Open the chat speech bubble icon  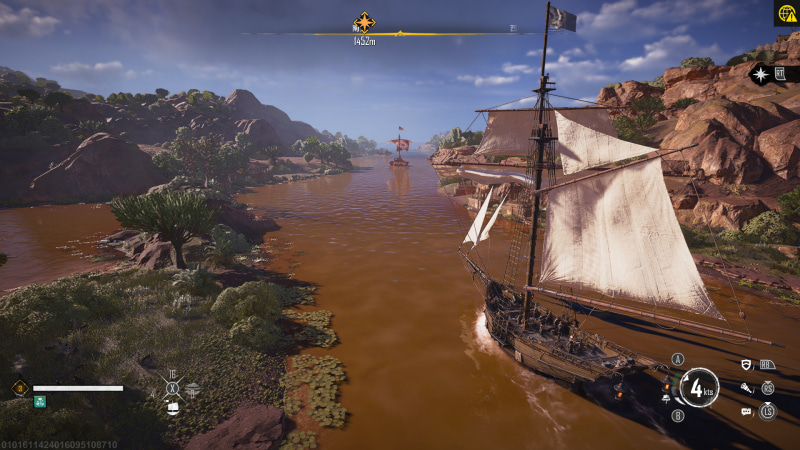[x=746, y=410]
